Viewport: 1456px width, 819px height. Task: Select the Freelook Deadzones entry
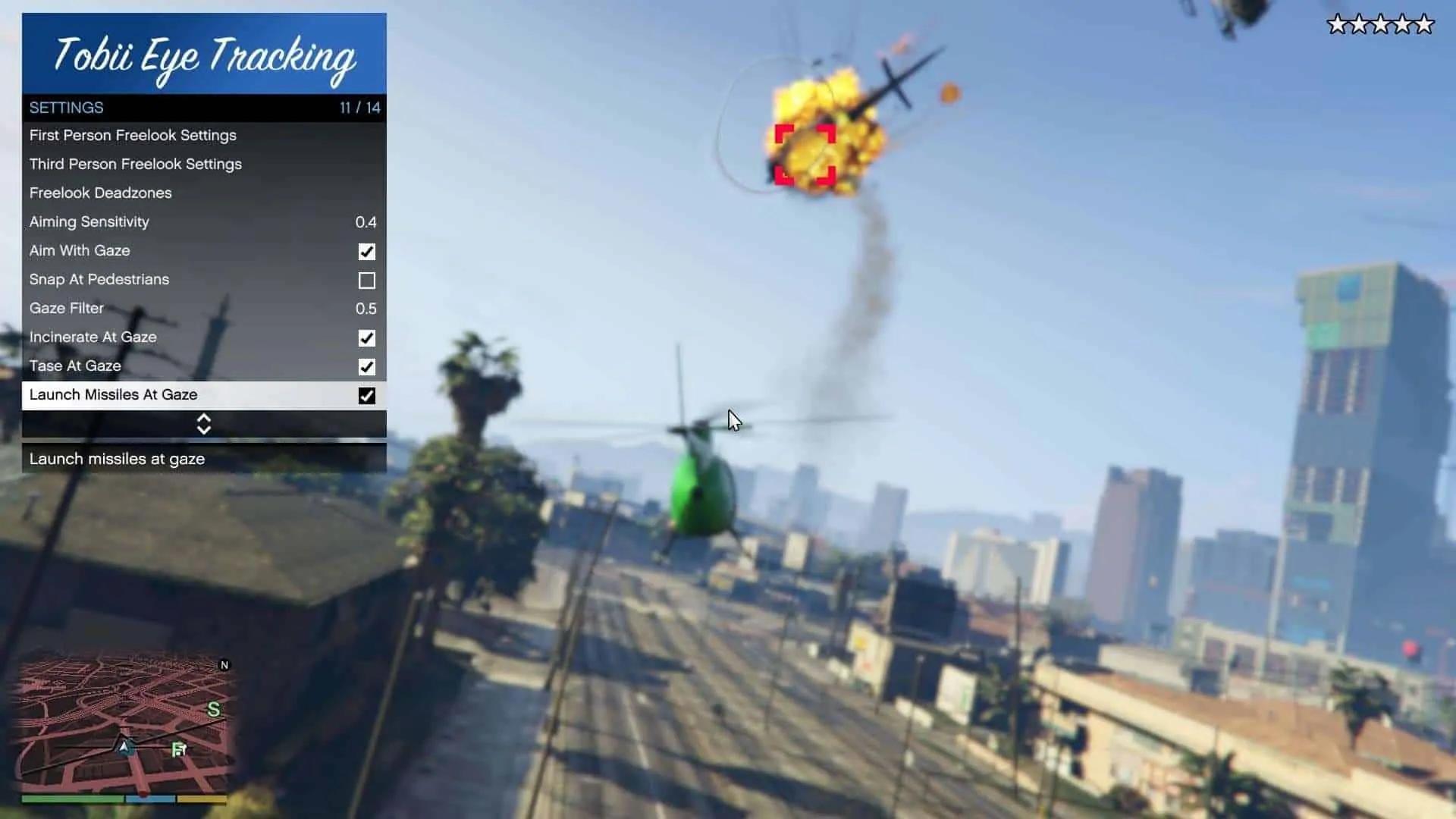click(101, 193)
